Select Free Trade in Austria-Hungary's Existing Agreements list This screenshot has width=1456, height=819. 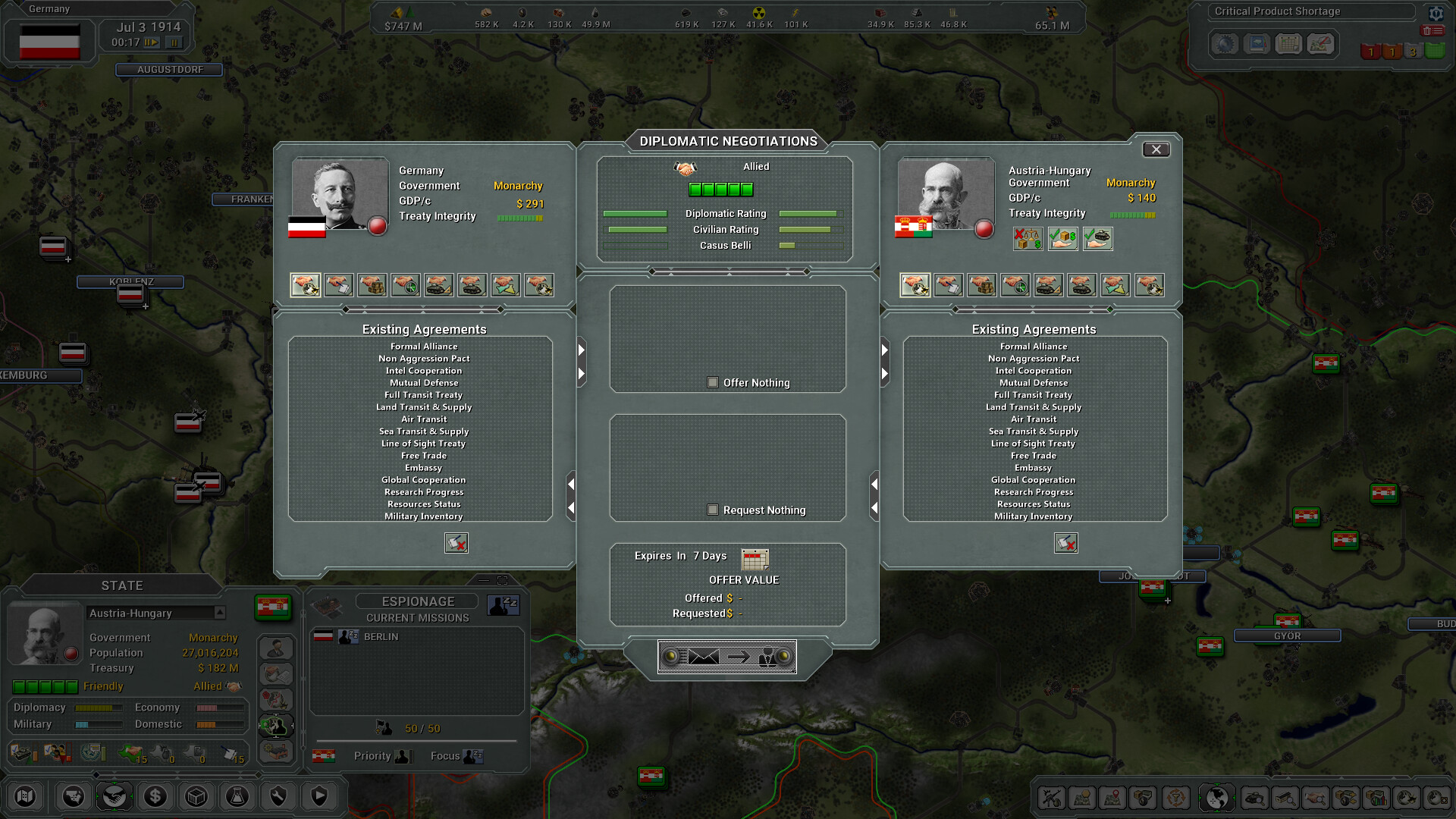click(x=1033, y=455)
